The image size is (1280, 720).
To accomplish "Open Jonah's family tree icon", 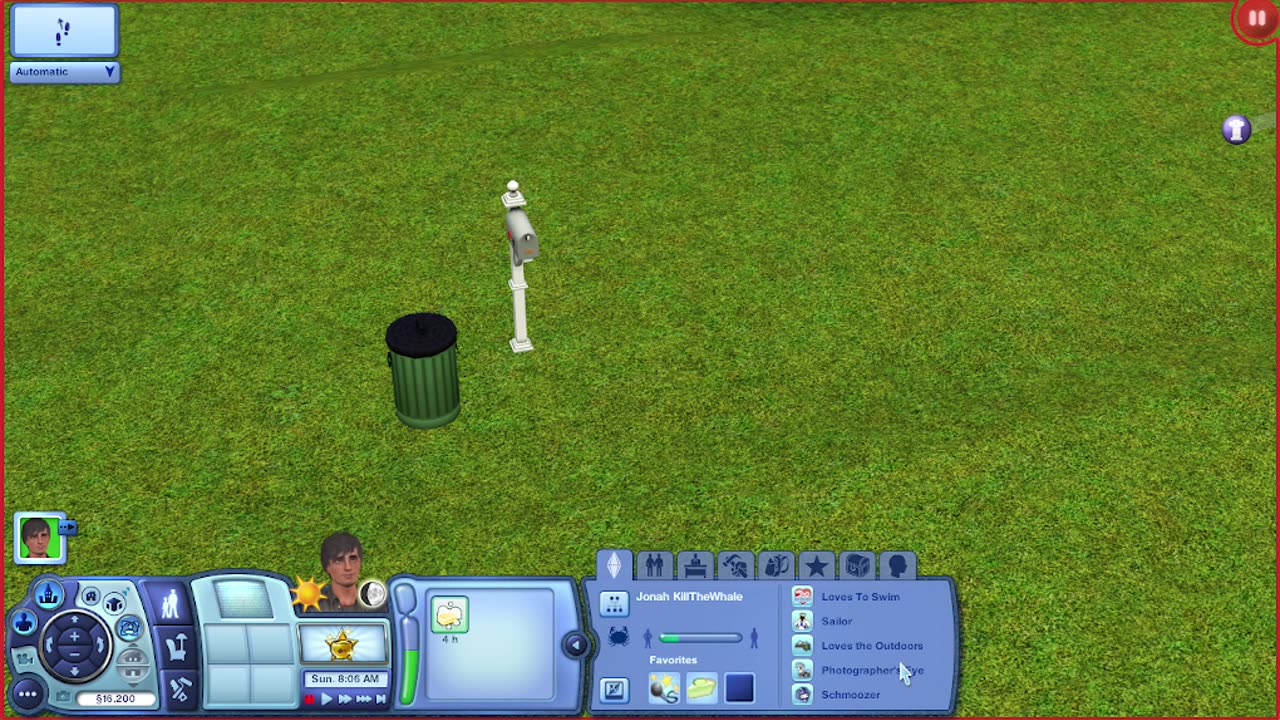I will click(615, 603).
